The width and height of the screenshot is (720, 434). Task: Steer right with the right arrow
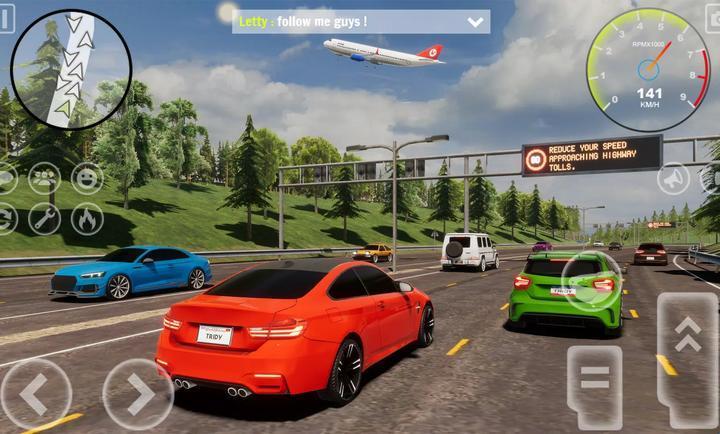[x=138, y=394]
